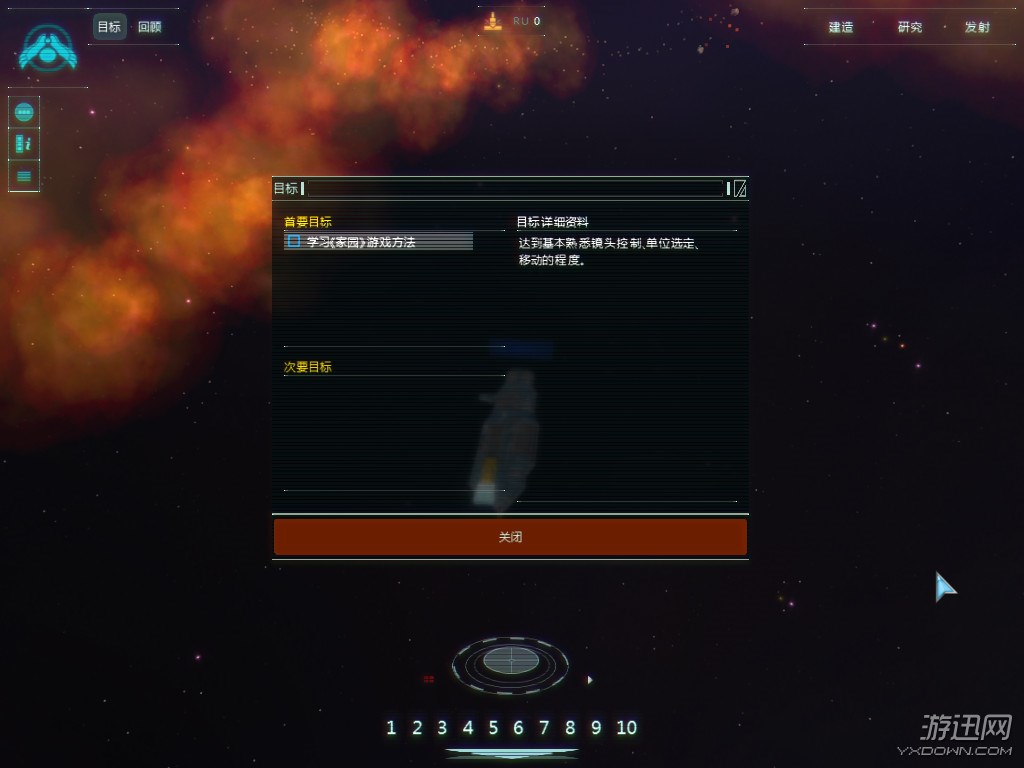
Task: Select control group 5
Action: pos(493,727)
